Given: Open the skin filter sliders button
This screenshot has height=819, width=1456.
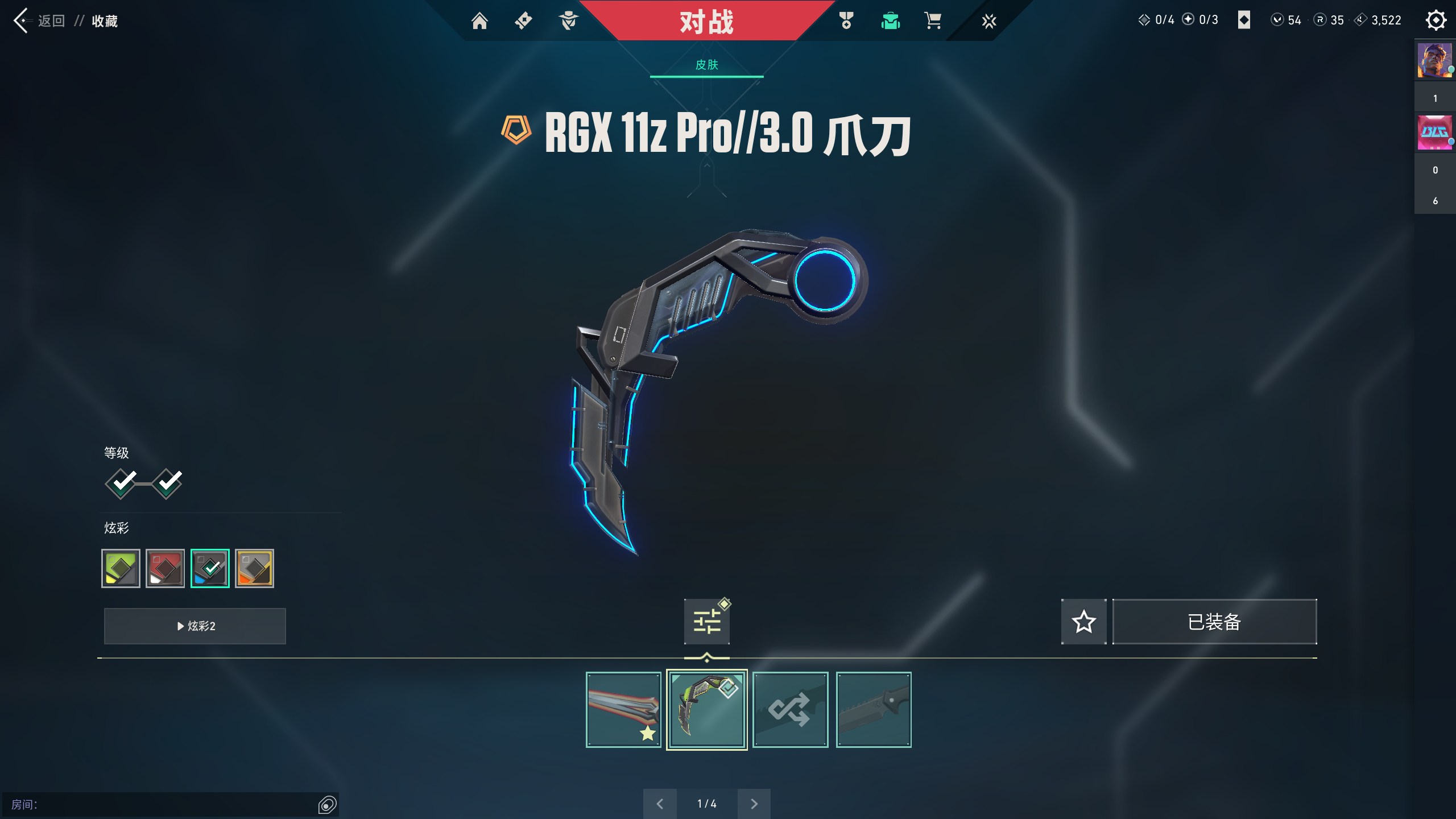Looking at the screenshot, I should (706, 622).
